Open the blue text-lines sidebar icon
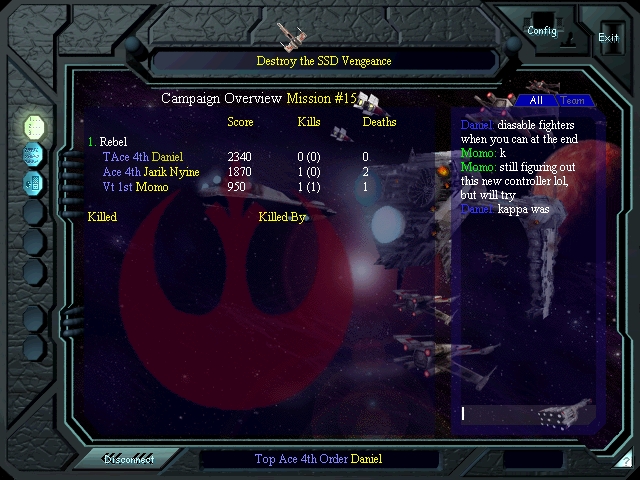 pos(34,155)
